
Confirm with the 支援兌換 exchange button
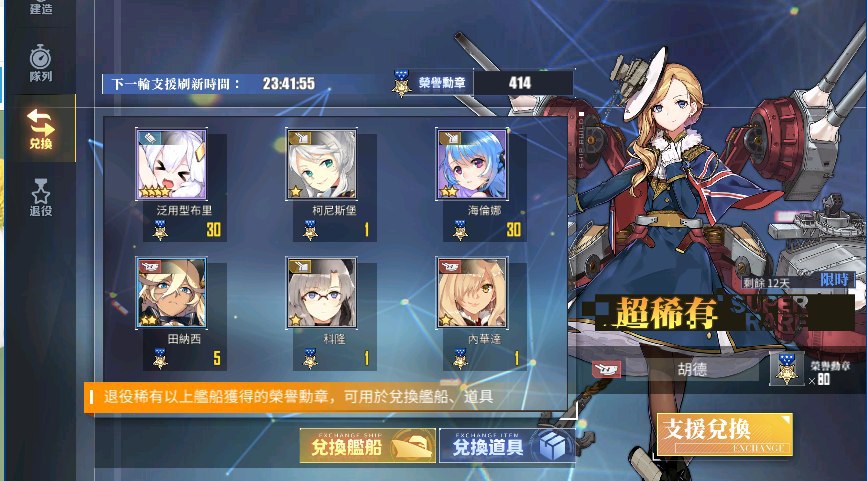[x=724, y=434]
